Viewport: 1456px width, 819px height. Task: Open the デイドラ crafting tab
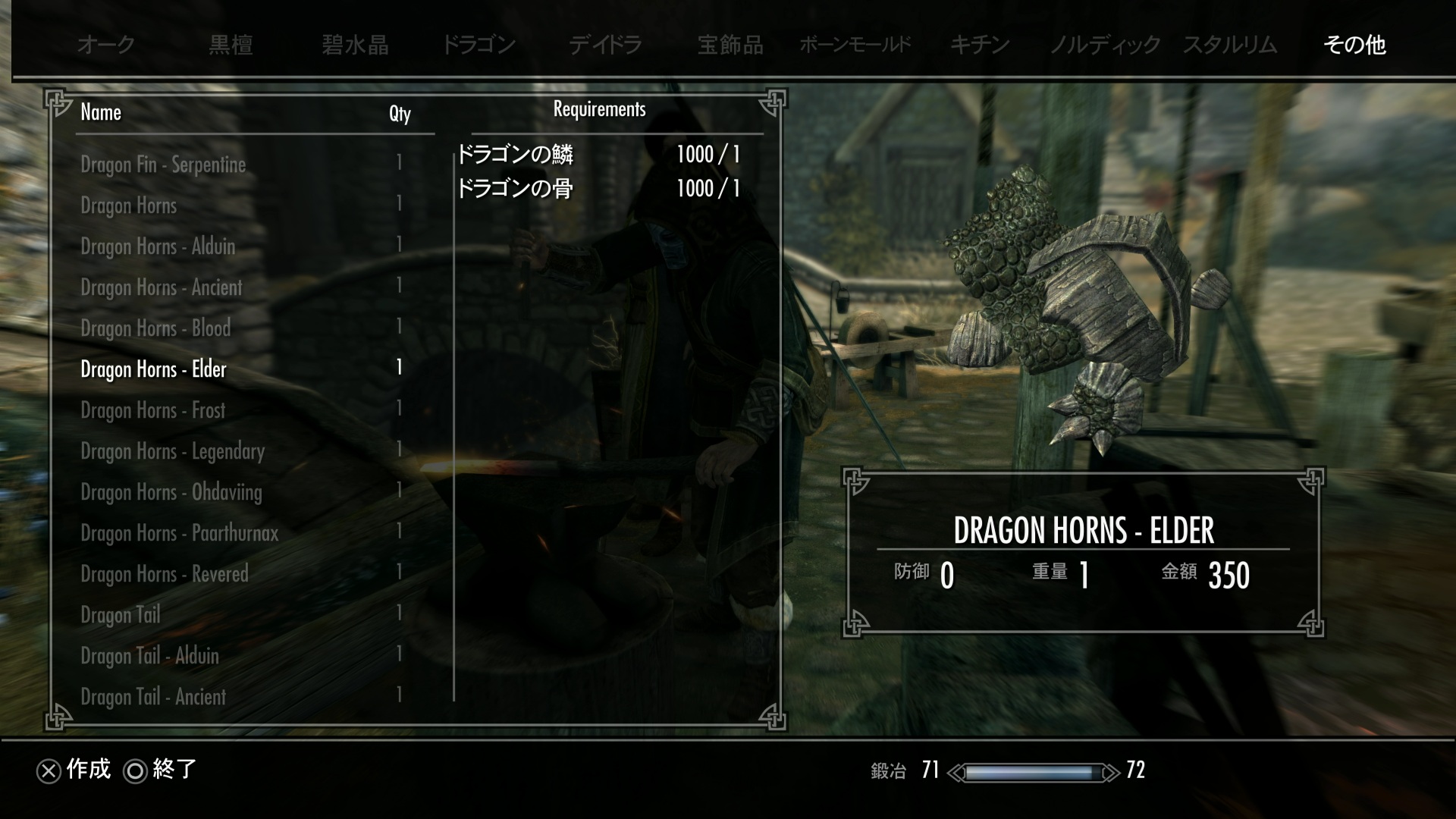605,45
